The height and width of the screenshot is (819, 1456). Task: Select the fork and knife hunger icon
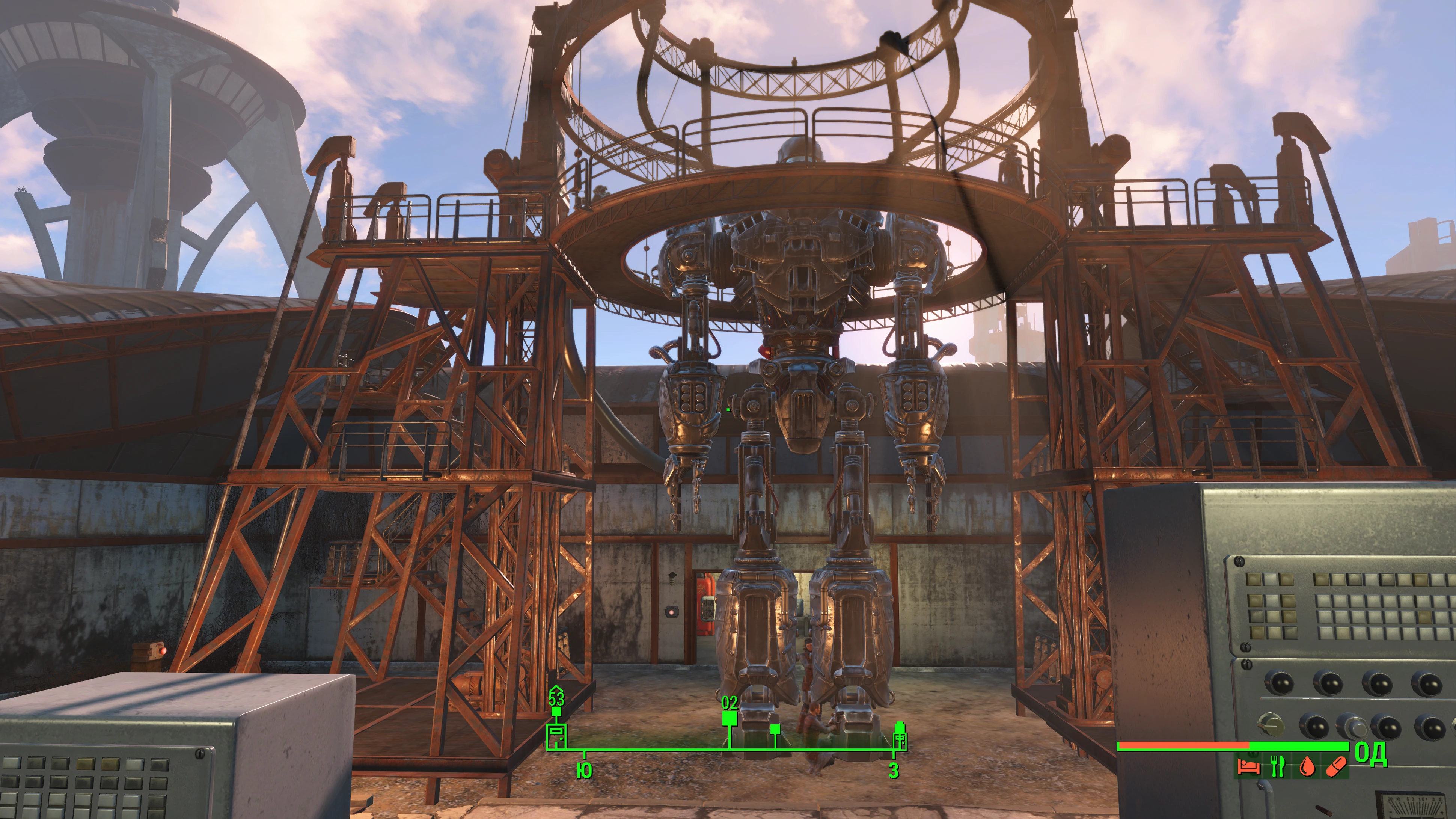pyautogui.click(x=1277, y=766)
